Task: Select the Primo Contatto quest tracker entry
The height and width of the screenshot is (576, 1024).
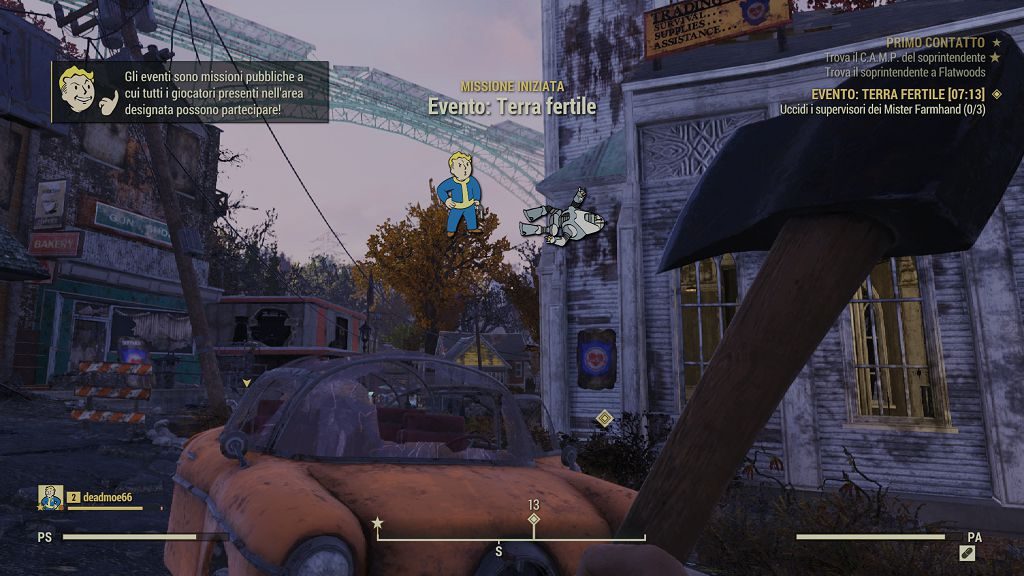Action: pos(935,43)
